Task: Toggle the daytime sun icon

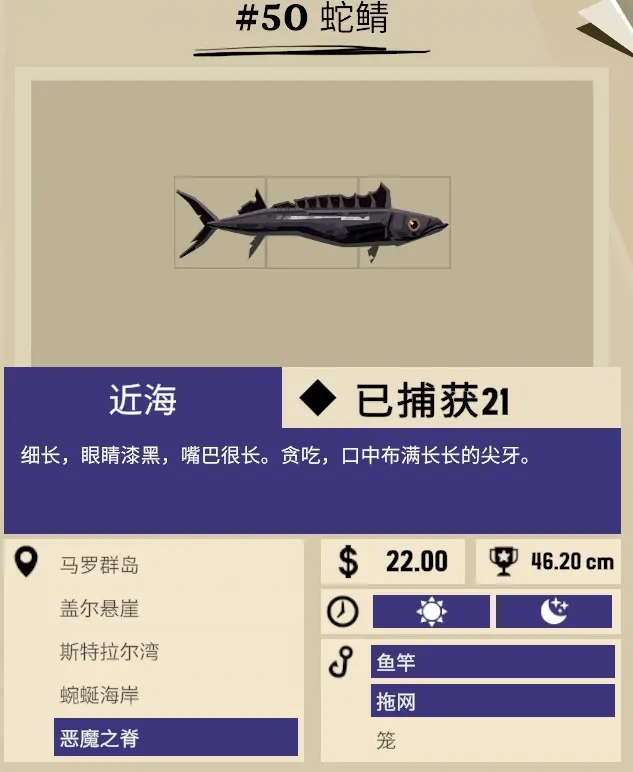Action: click(431, 611)
